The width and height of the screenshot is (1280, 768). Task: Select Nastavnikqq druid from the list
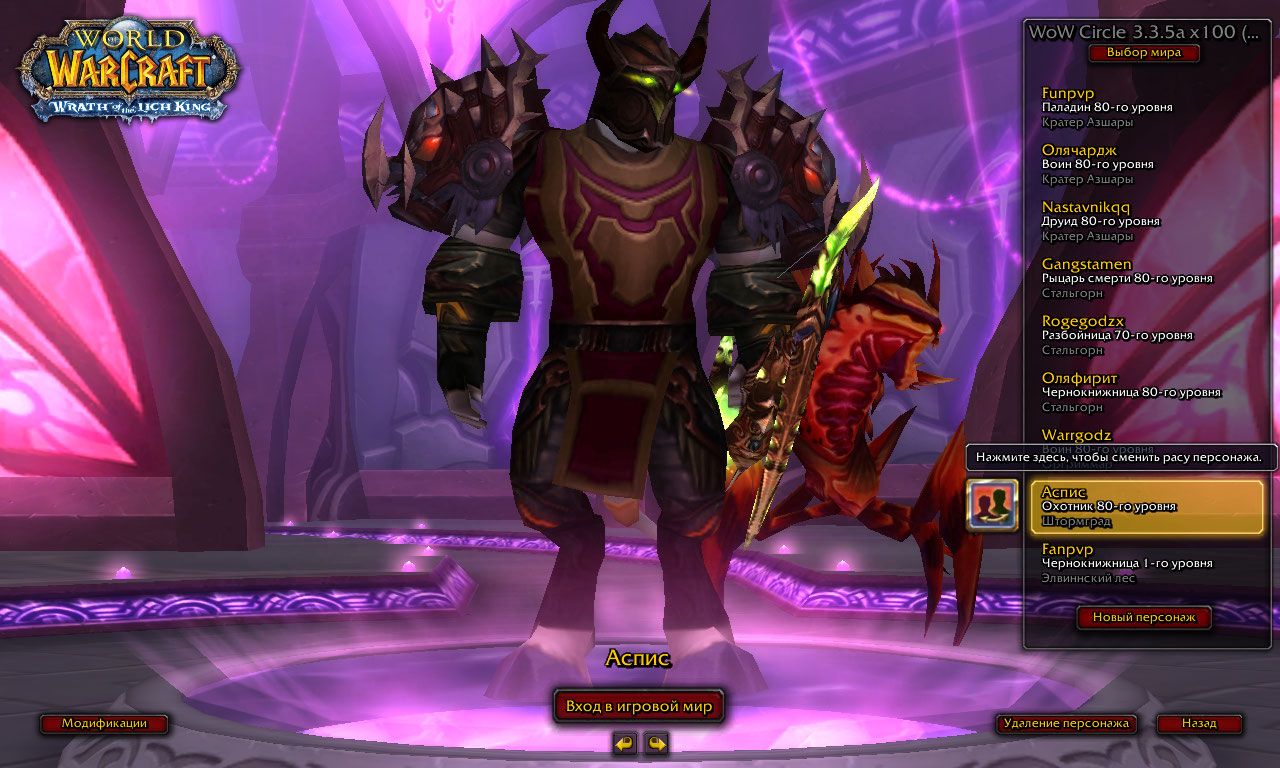[x=1140, y=221]
